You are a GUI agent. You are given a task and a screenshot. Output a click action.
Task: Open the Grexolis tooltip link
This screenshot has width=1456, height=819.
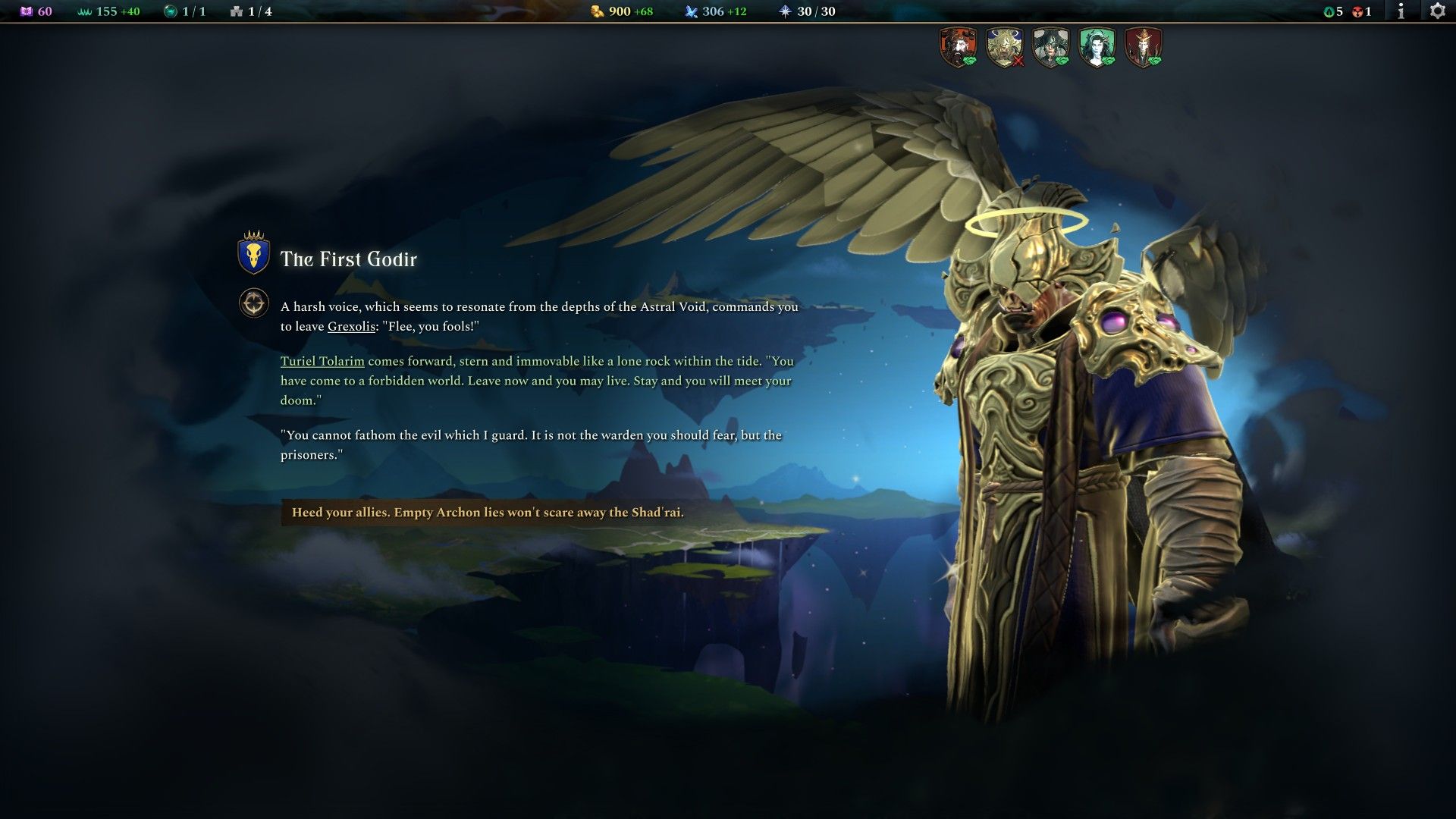pos(350,328)
